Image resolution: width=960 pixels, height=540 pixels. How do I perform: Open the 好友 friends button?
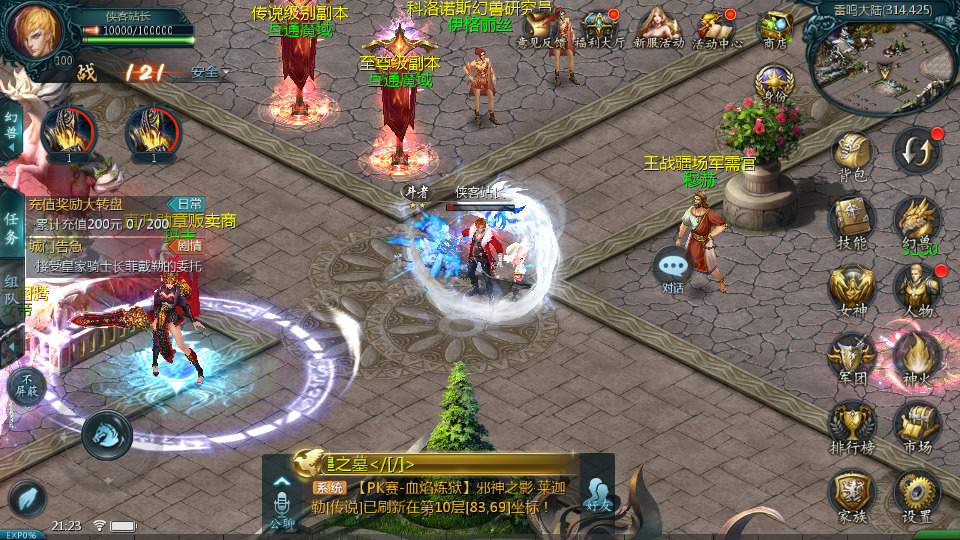click(598, 494)
